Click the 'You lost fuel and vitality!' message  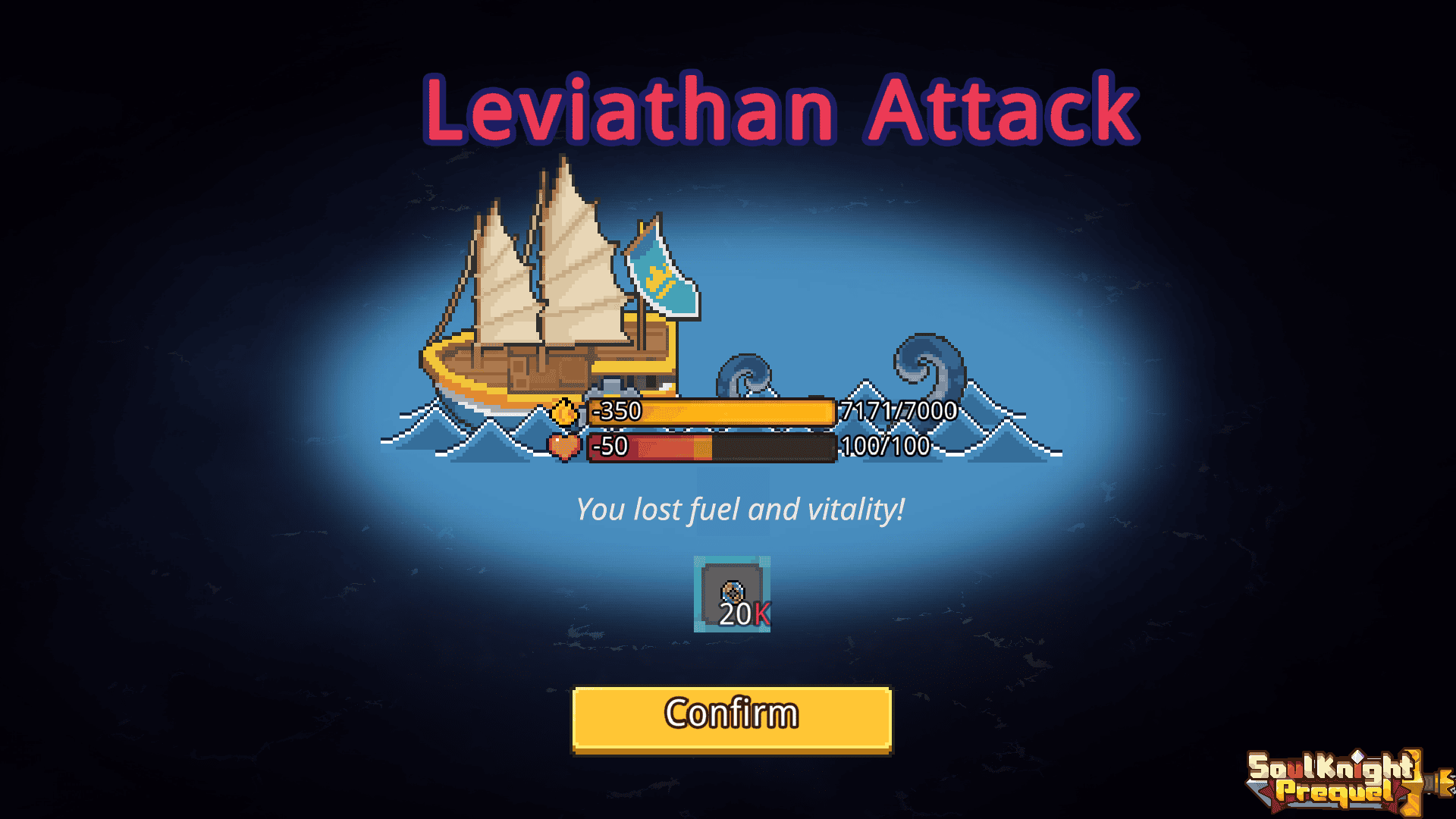[739, 509]
